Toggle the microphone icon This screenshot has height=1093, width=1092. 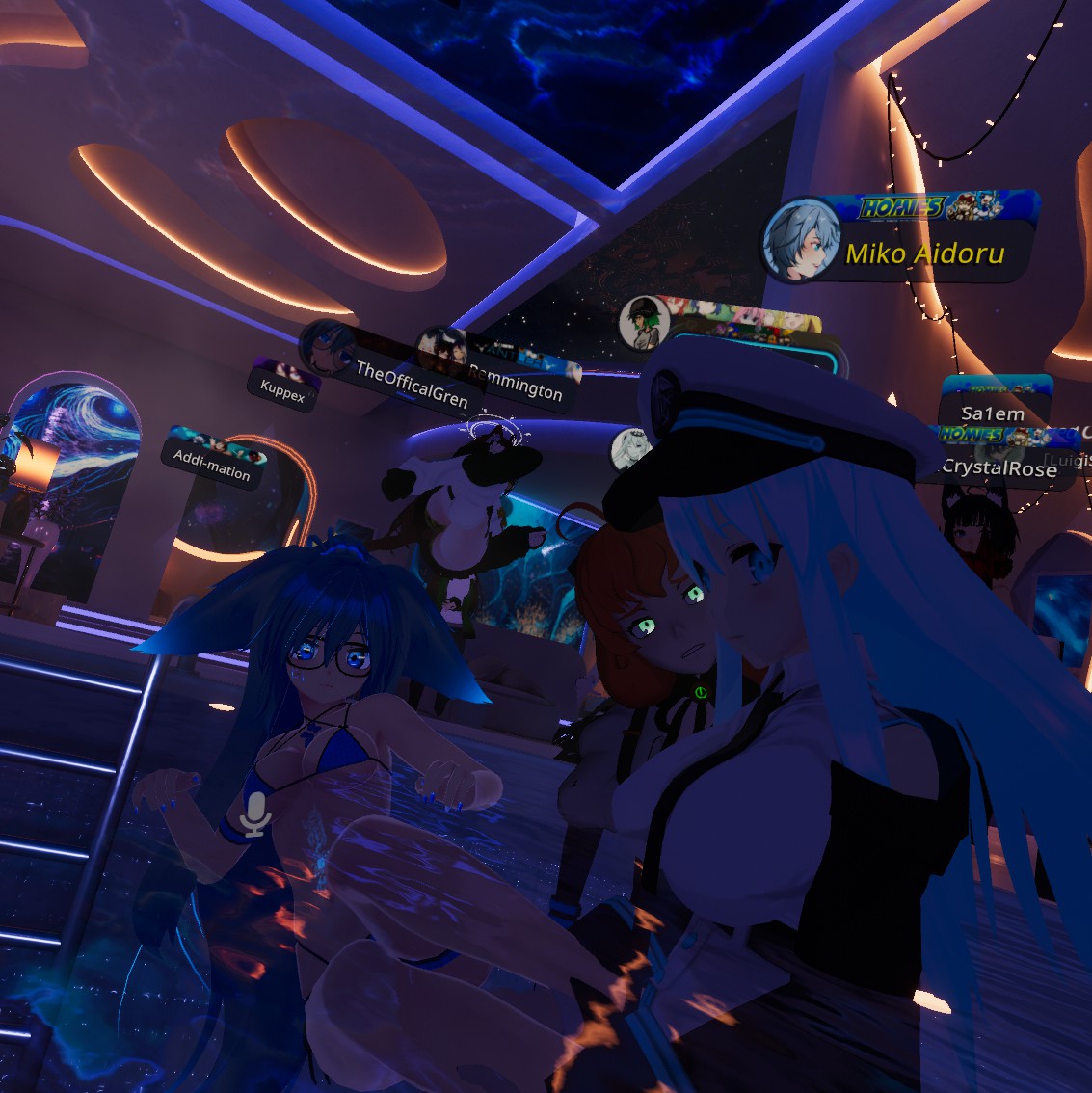[x=255, y=814]
